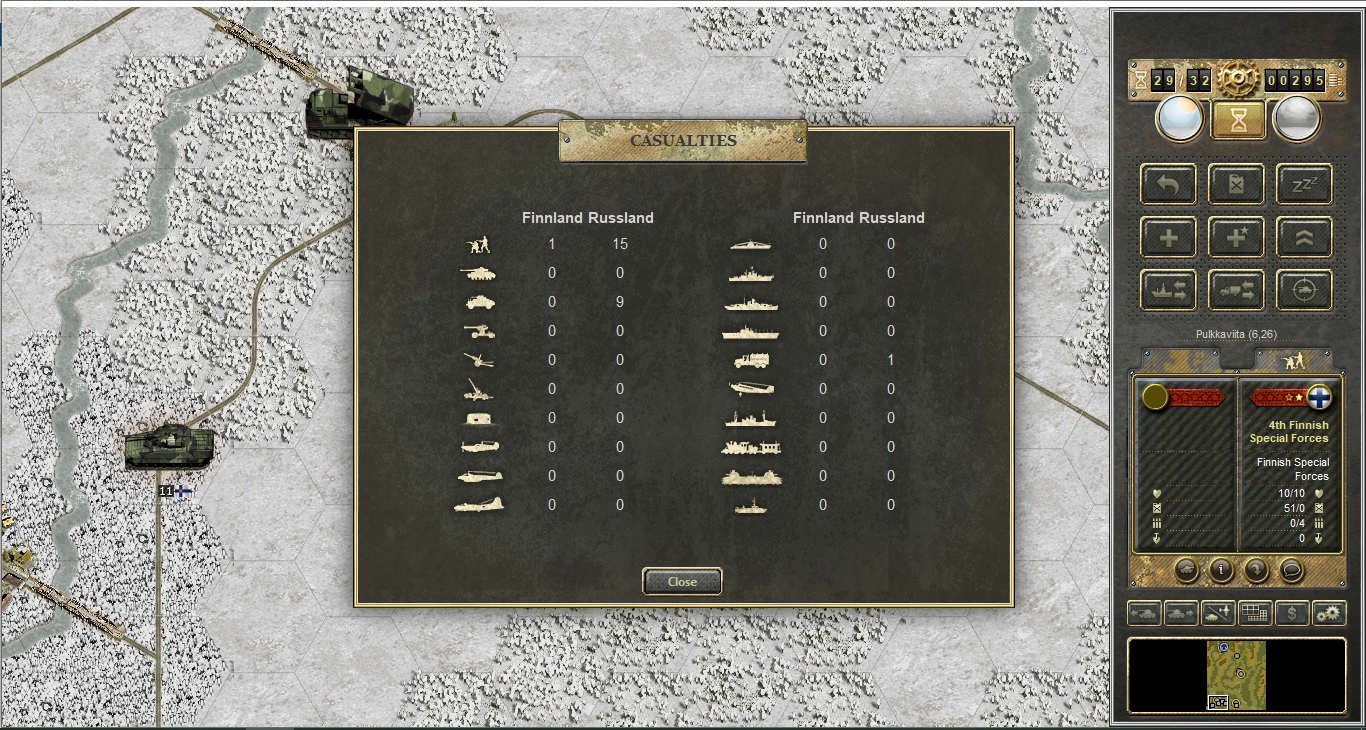Click the plain plus reinforcement button
Viewport: 1366px width, 730px height.
[x=1168, y=237]
